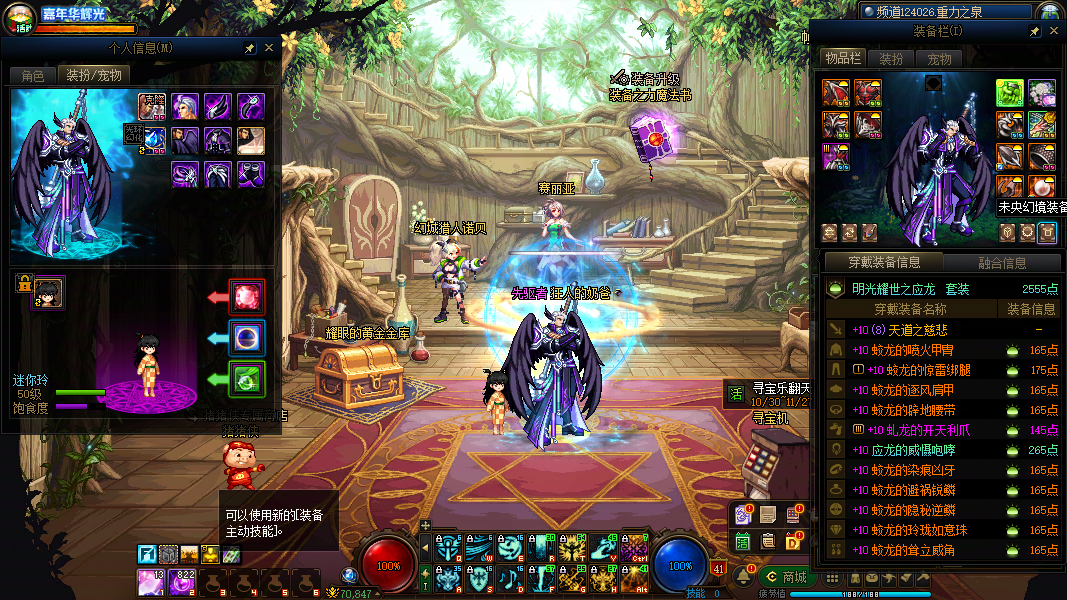
Task: Open the 物品栏 items tab
Action: click(843, 59)
